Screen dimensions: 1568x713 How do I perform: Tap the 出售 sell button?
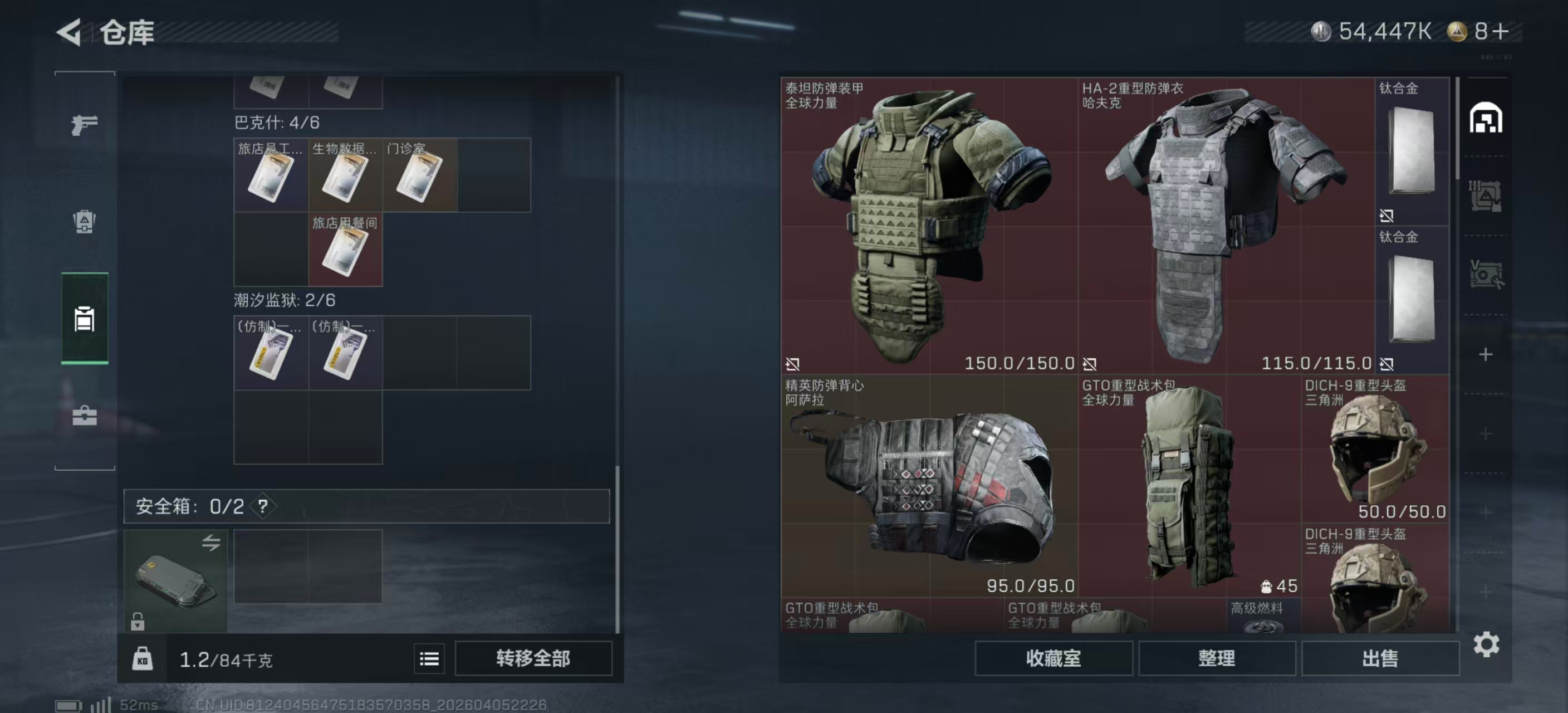coord(1379,658)
